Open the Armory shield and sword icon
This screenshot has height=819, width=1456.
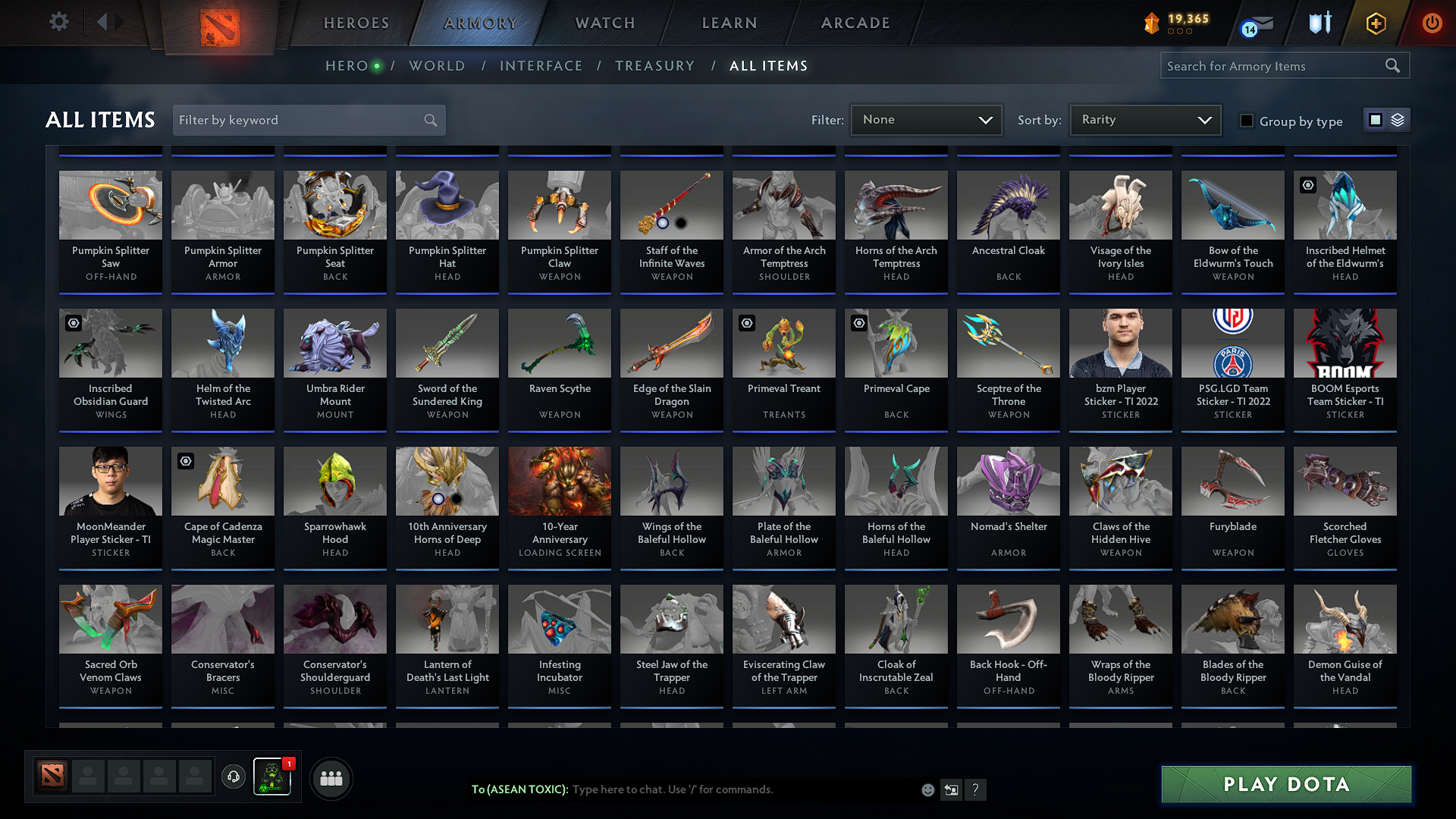tap(1319, 23)
